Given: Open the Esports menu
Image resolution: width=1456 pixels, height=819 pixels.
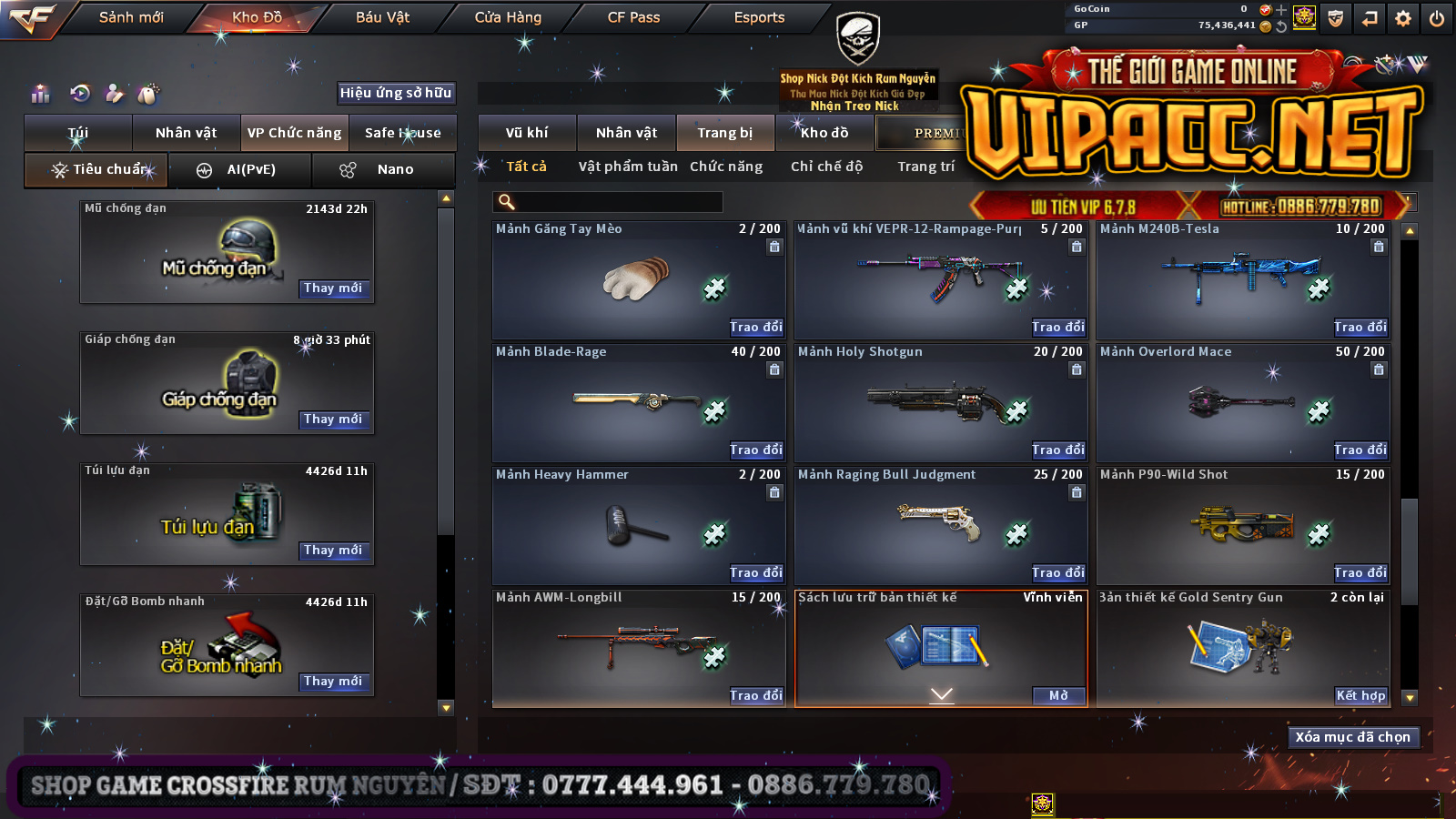Looking at the screenshot, I should (759, 17).
